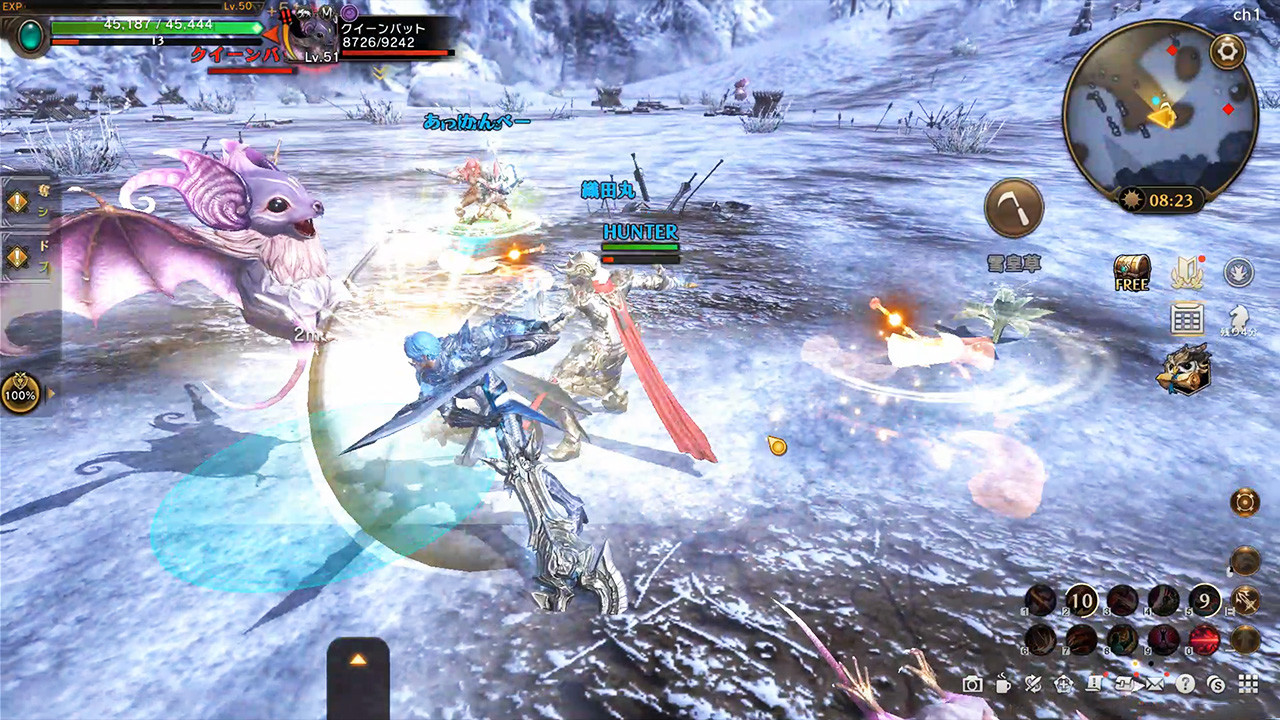Click クイーンバット's red HP bar
Image resolution: width=1280 pixels, height=720 pixels.
(395, 50)
